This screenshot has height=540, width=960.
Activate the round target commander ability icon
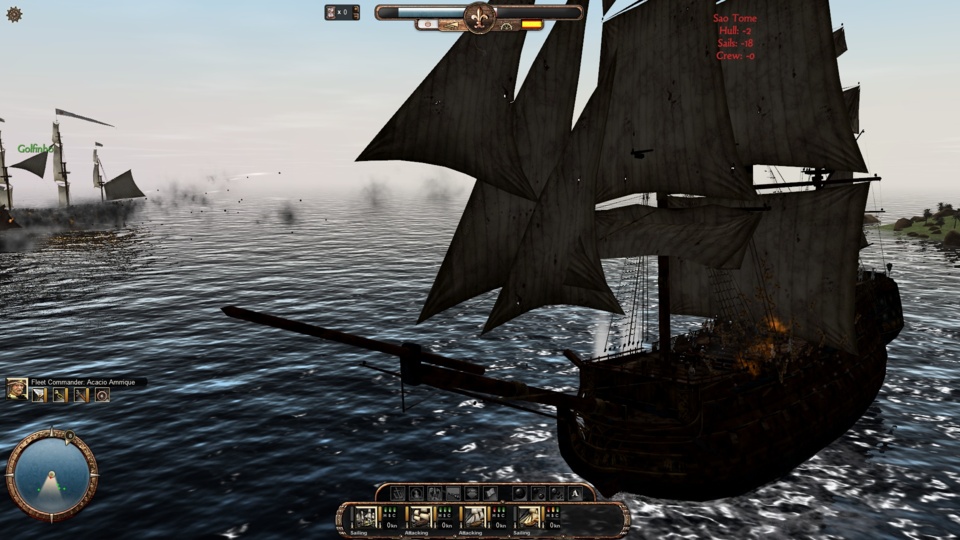pos(102,395)
